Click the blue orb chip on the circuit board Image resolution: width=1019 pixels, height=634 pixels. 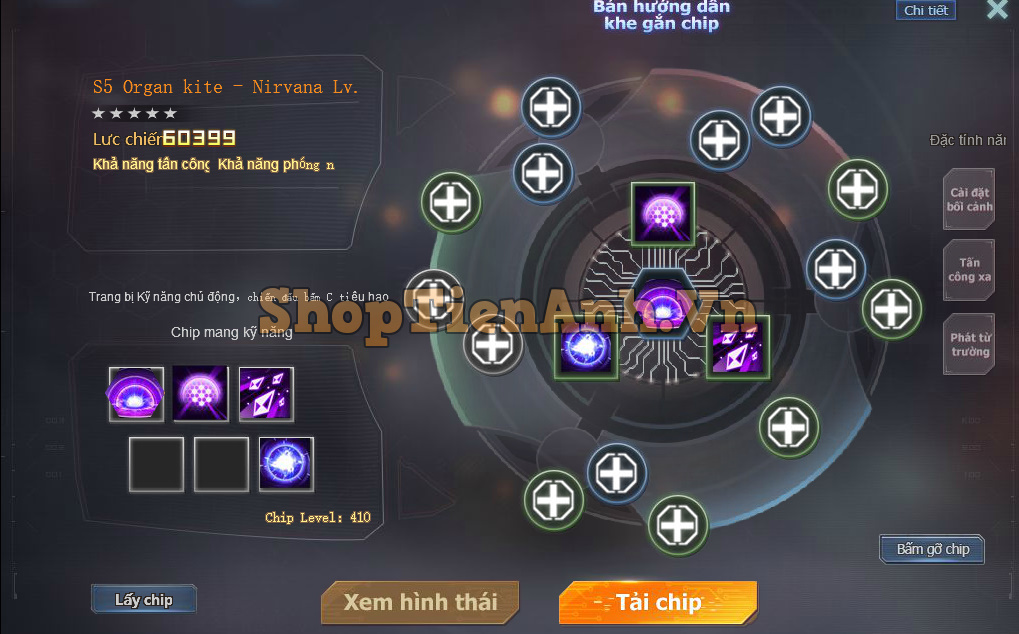[586, 347]
